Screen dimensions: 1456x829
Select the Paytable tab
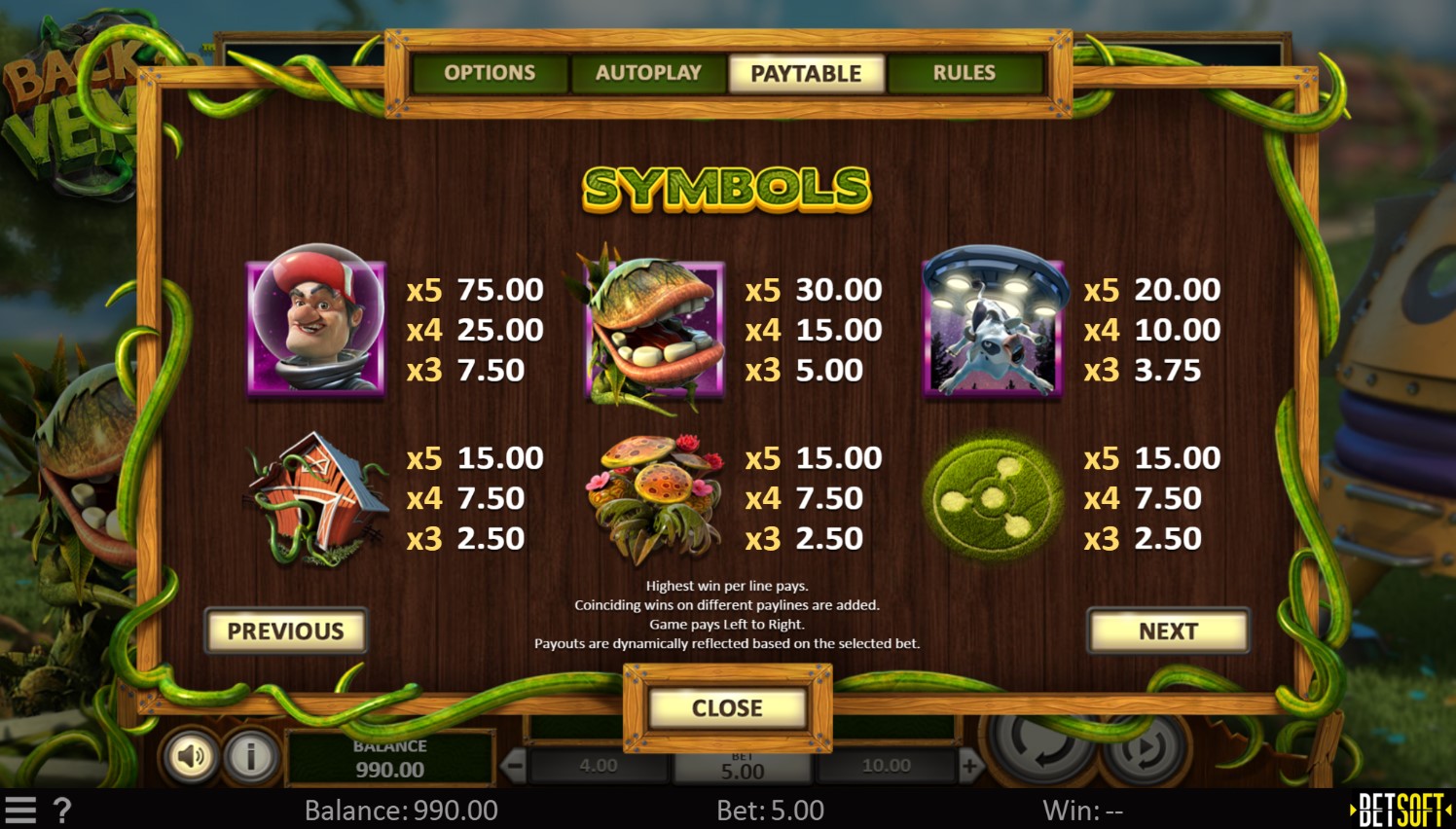point(806,73)
